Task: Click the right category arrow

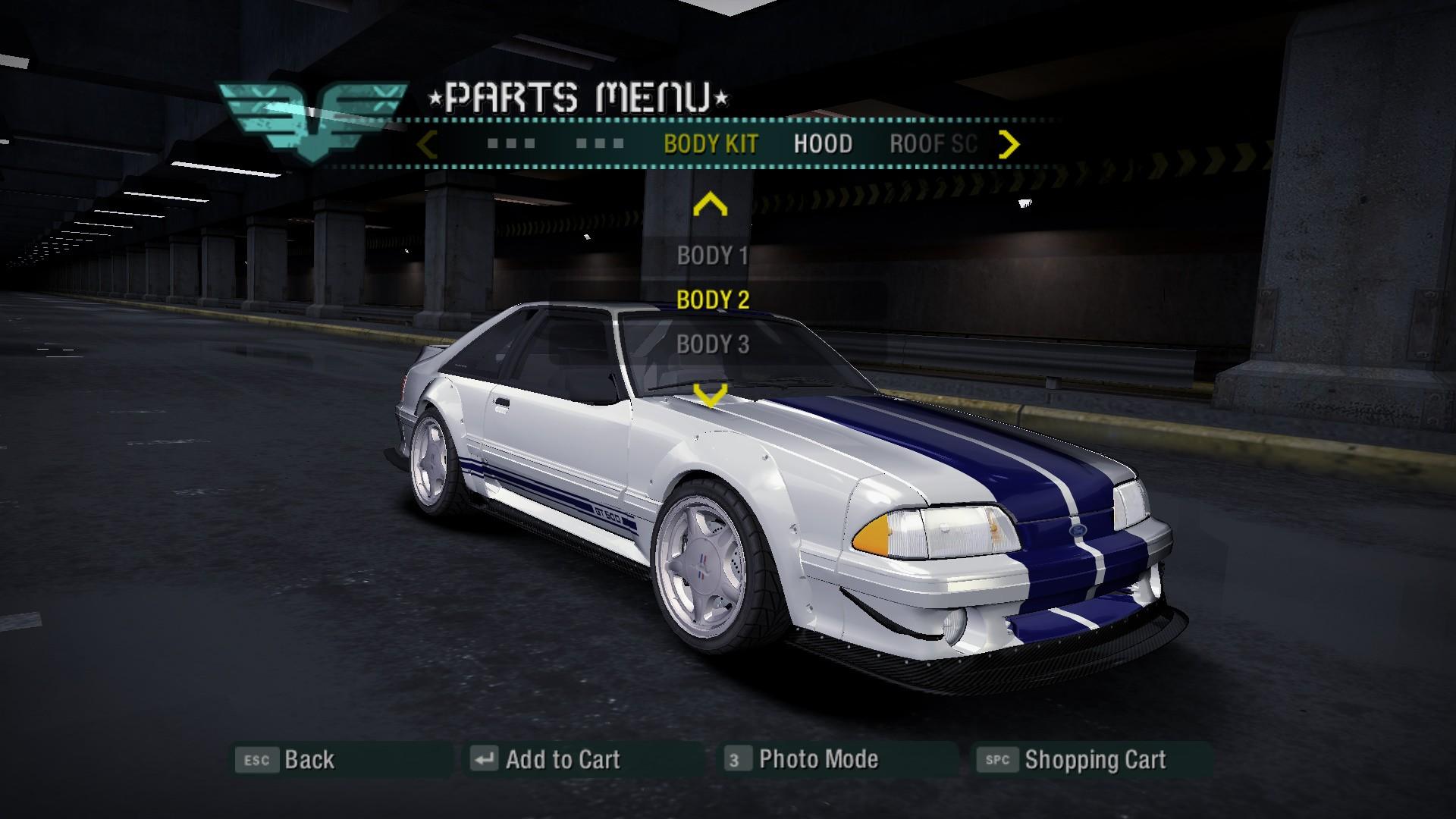Action: coord(1009,144)
